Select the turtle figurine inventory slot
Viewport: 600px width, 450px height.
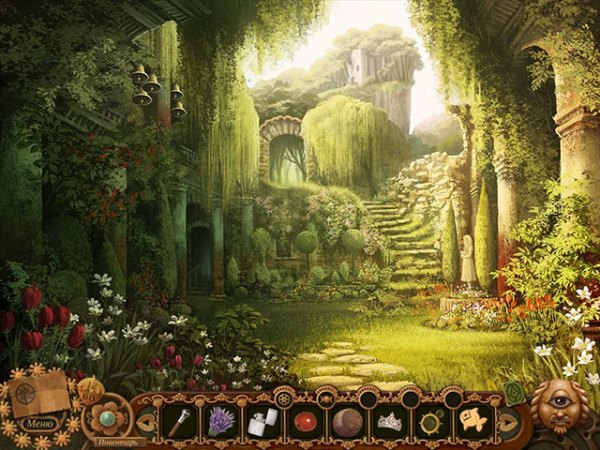[x=432, y=420]
